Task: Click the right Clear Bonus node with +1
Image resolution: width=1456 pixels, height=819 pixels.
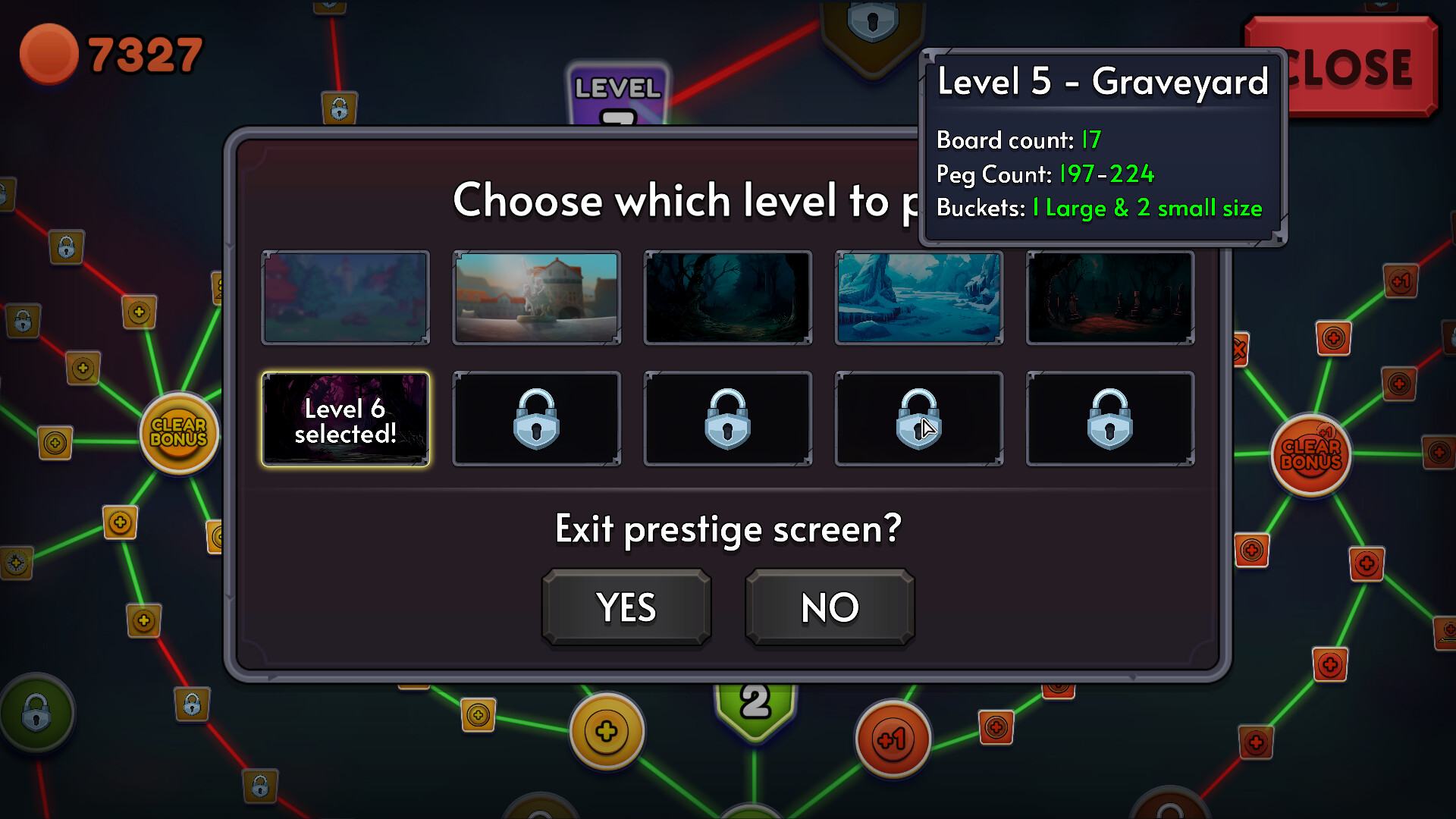Action: click(1310, 455)
